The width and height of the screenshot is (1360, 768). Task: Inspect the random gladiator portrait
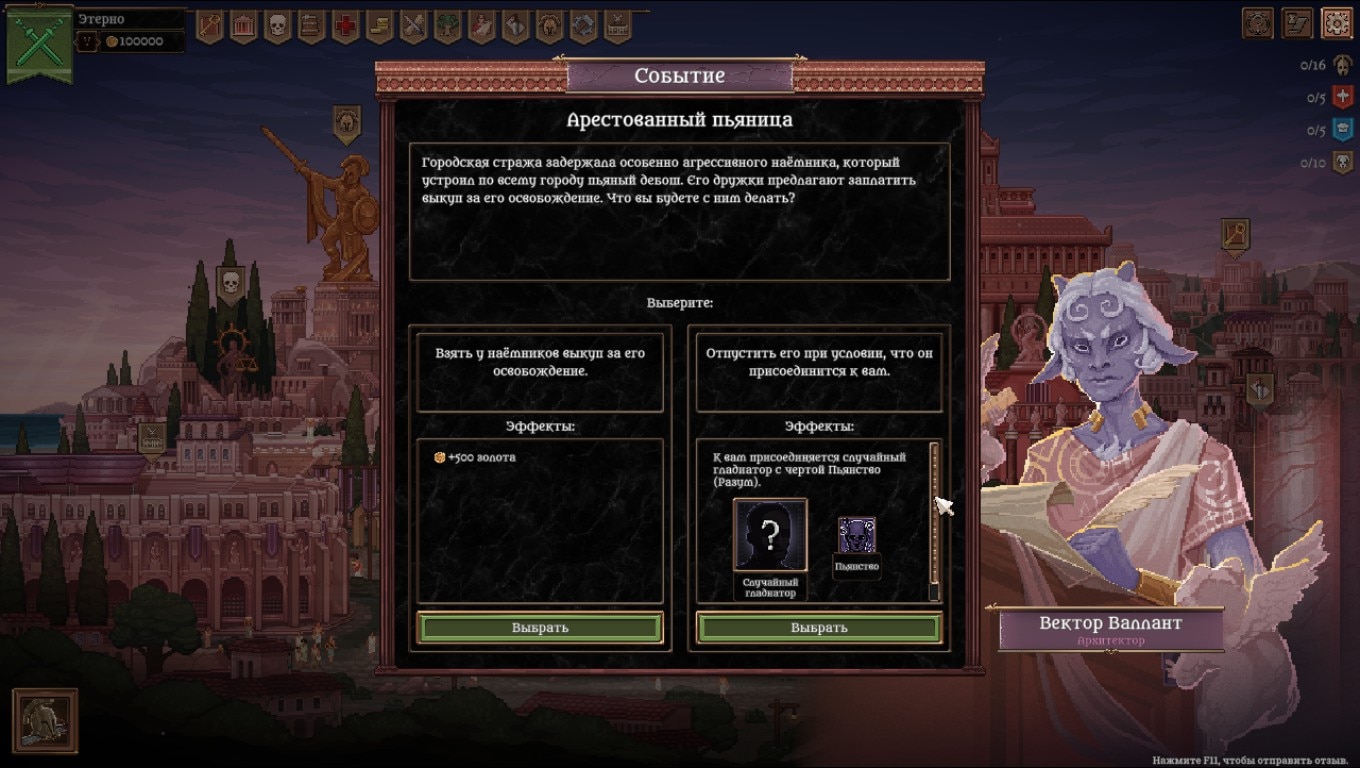(x=770, y=536)
